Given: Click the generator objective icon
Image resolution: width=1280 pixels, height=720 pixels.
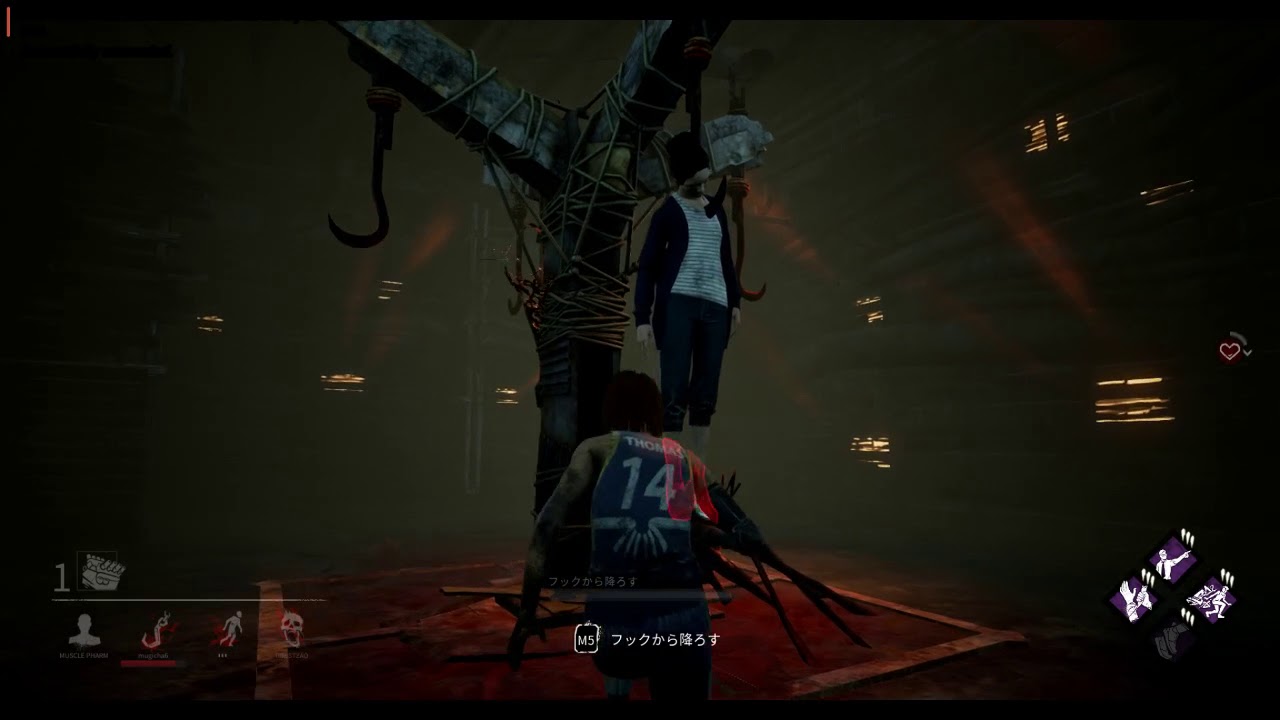Looking at the screenshot, I should pyautogui.click(x=101, y=572).
